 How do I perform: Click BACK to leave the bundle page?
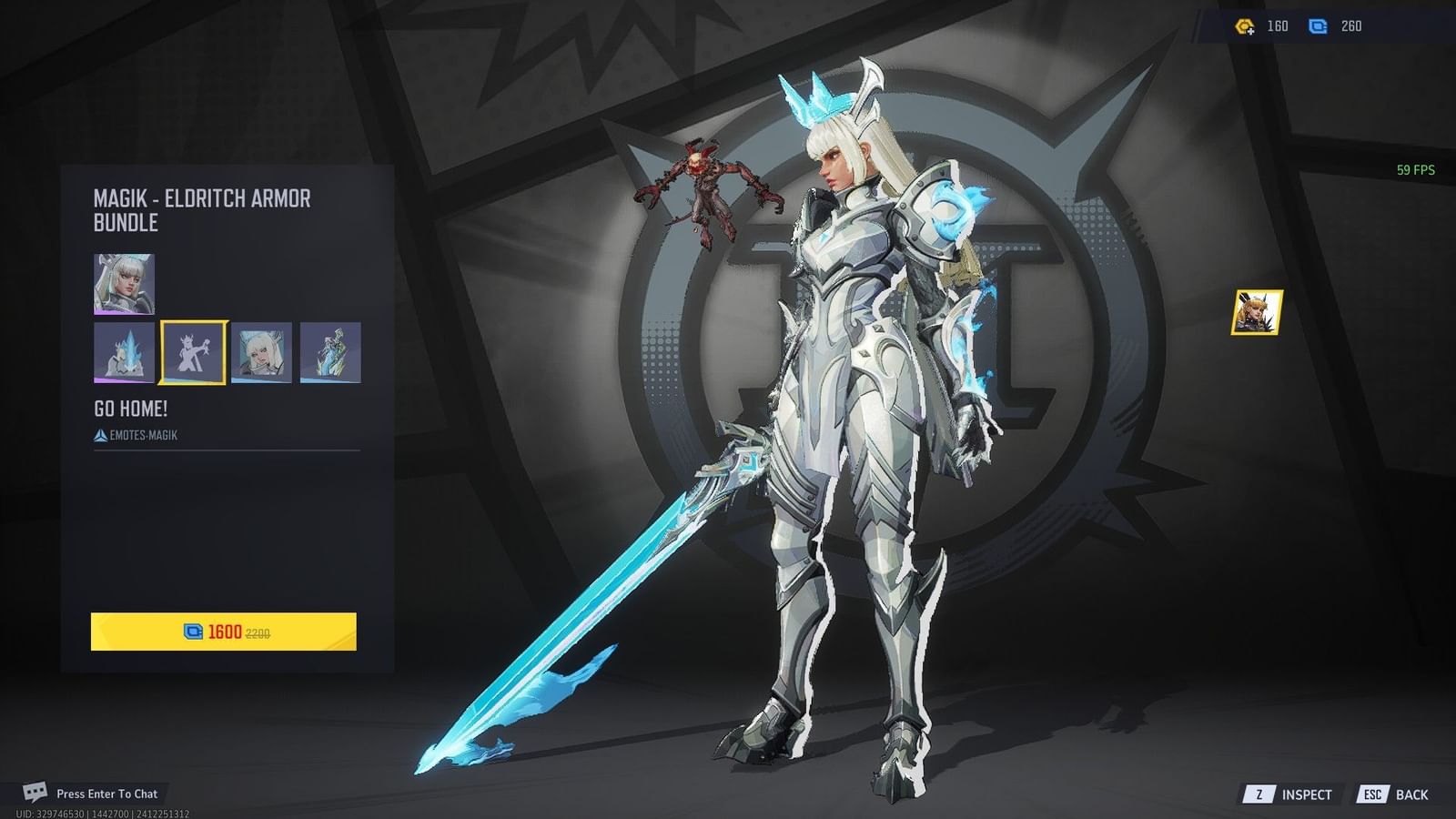click(1411, 794)
